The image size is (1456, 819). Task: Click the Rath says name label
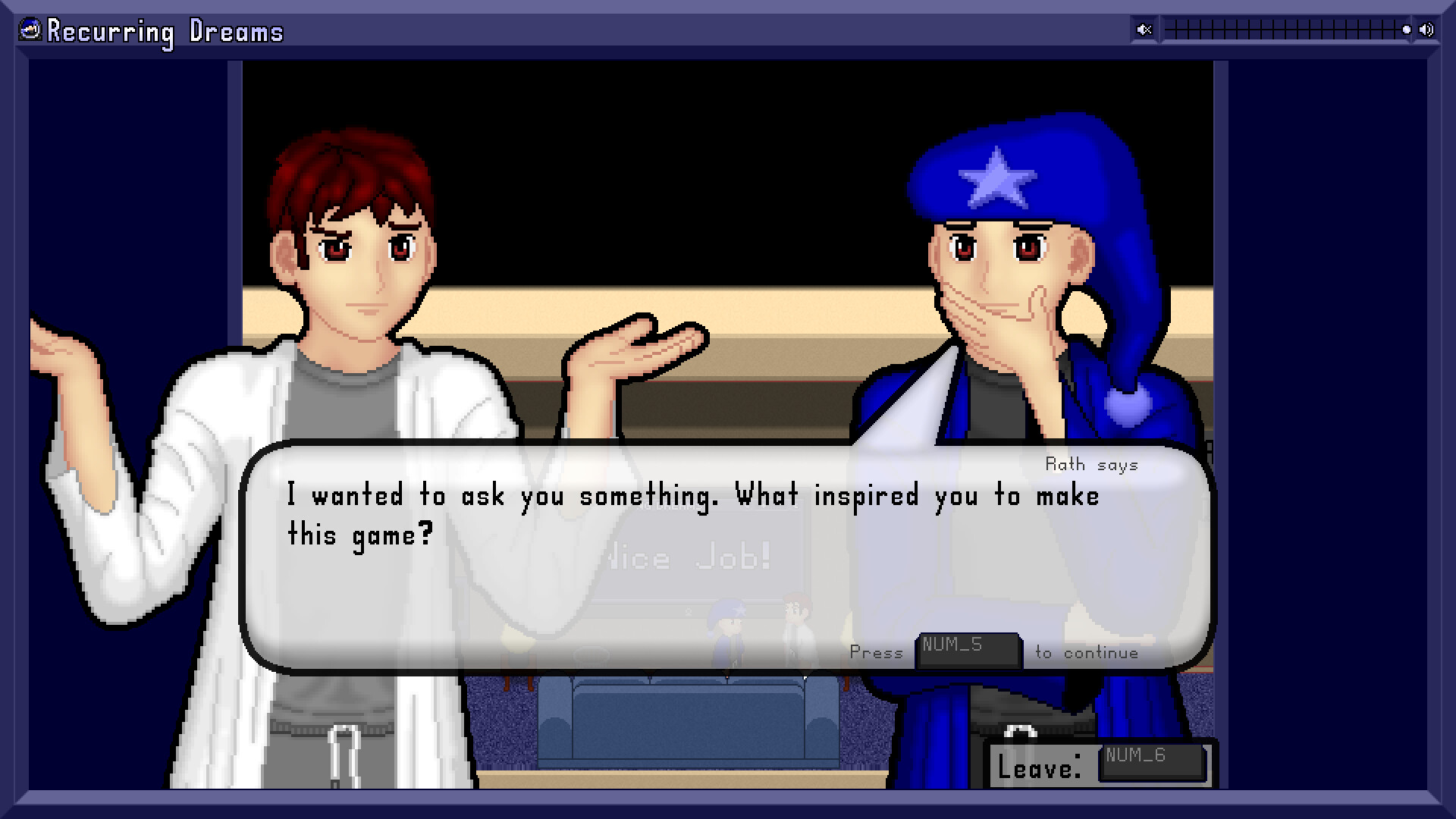pyautogui.click(x=1092, y=465)
